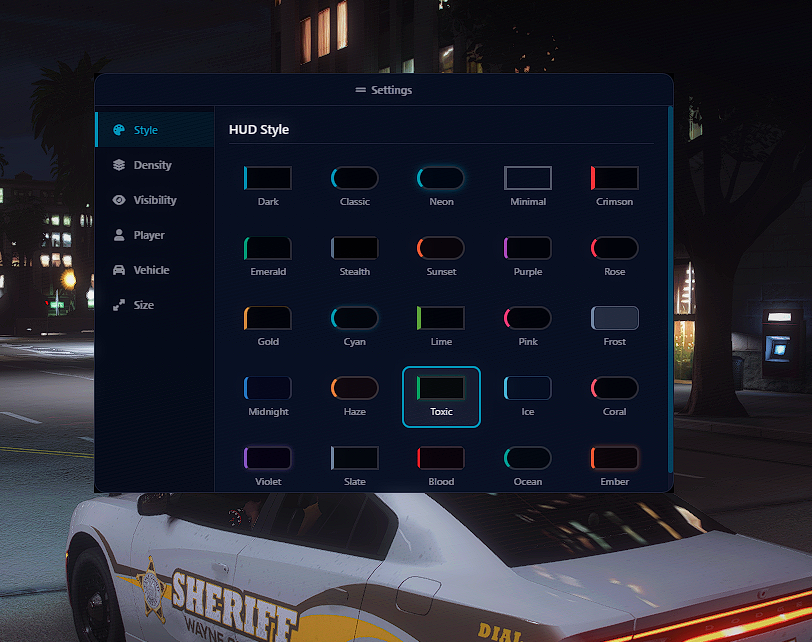Open the Vehicle settings tab
Viewport: 812px width, 642px height.
[x=151, y=270]
